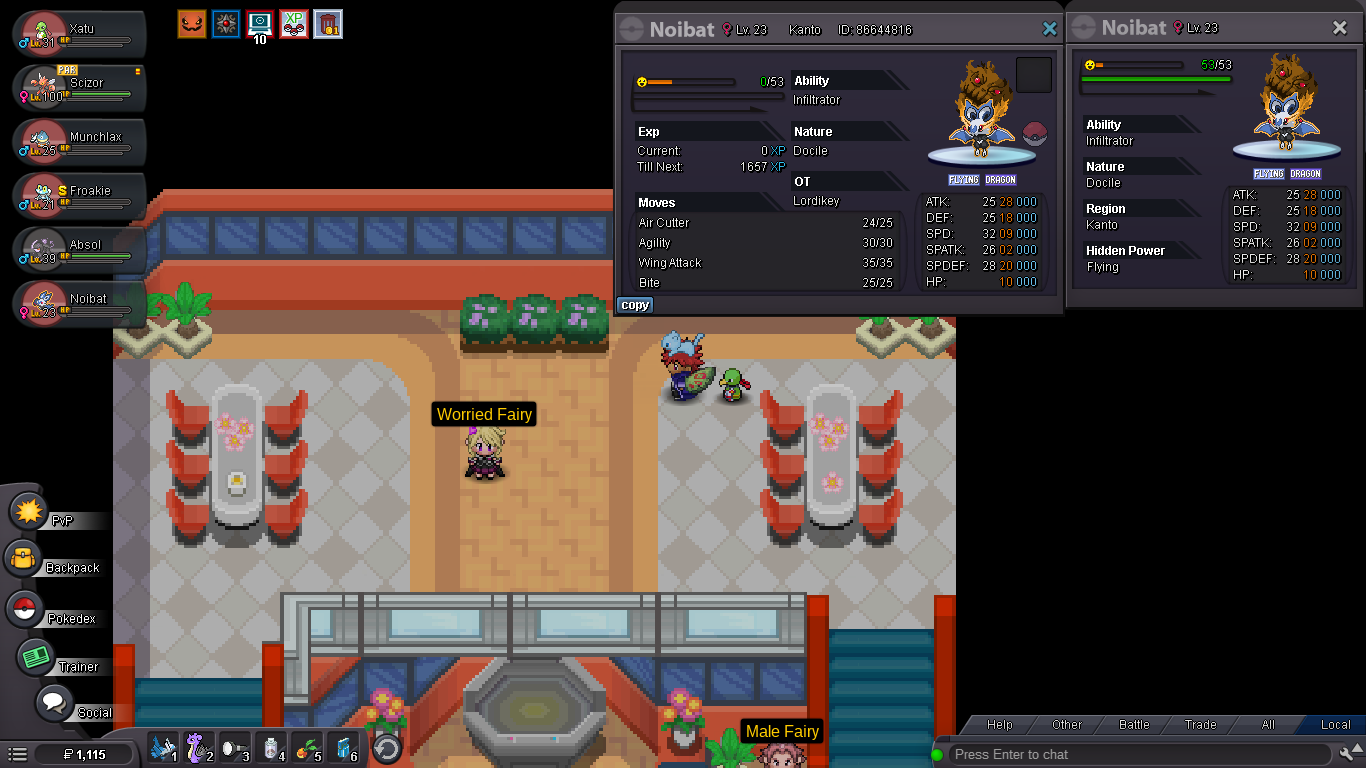Viewport: 1366px width, 768px height.
Task: Open the Help chat tab
Action: click(x=999, y=725)
